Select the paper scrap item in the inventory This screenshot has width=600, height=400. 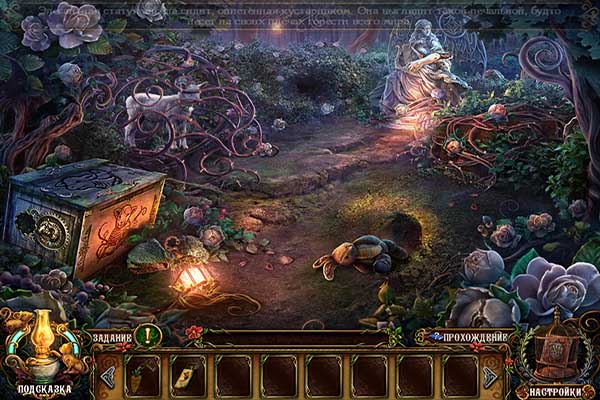[188, 376]
